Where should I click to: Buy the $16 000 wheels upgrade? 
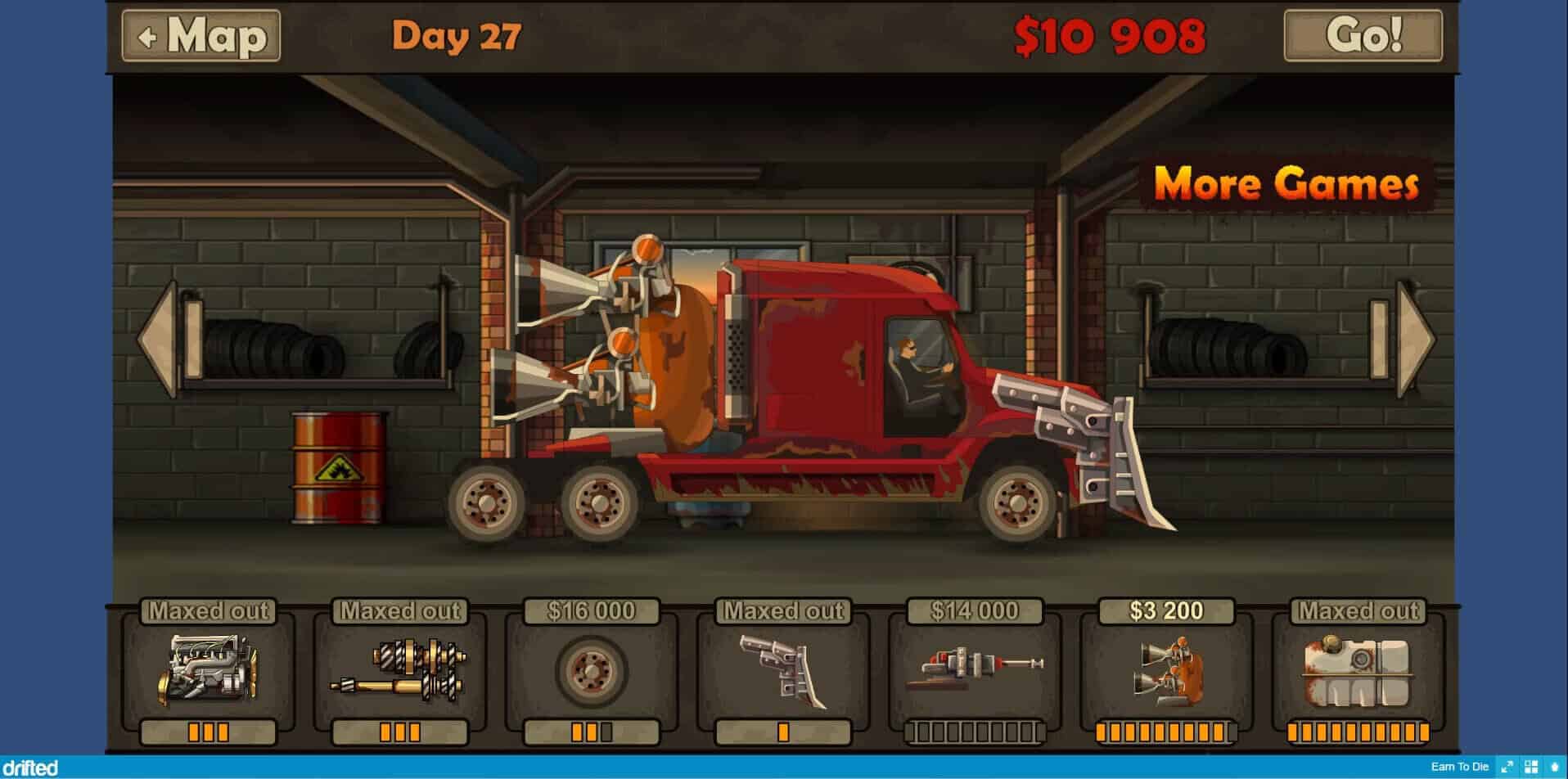592,671
